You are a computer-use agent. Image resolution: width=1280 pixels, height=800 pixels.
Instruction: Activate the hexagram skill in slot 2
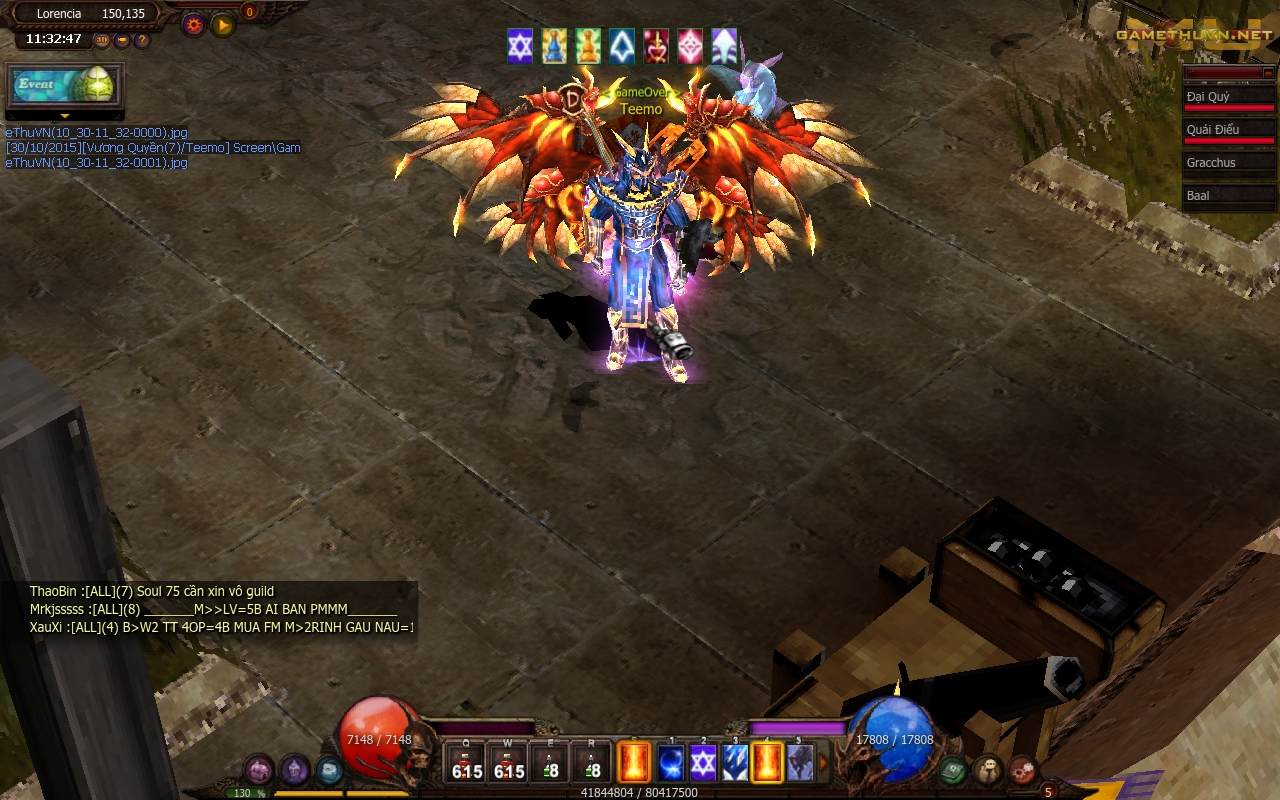tap(703, 763)
